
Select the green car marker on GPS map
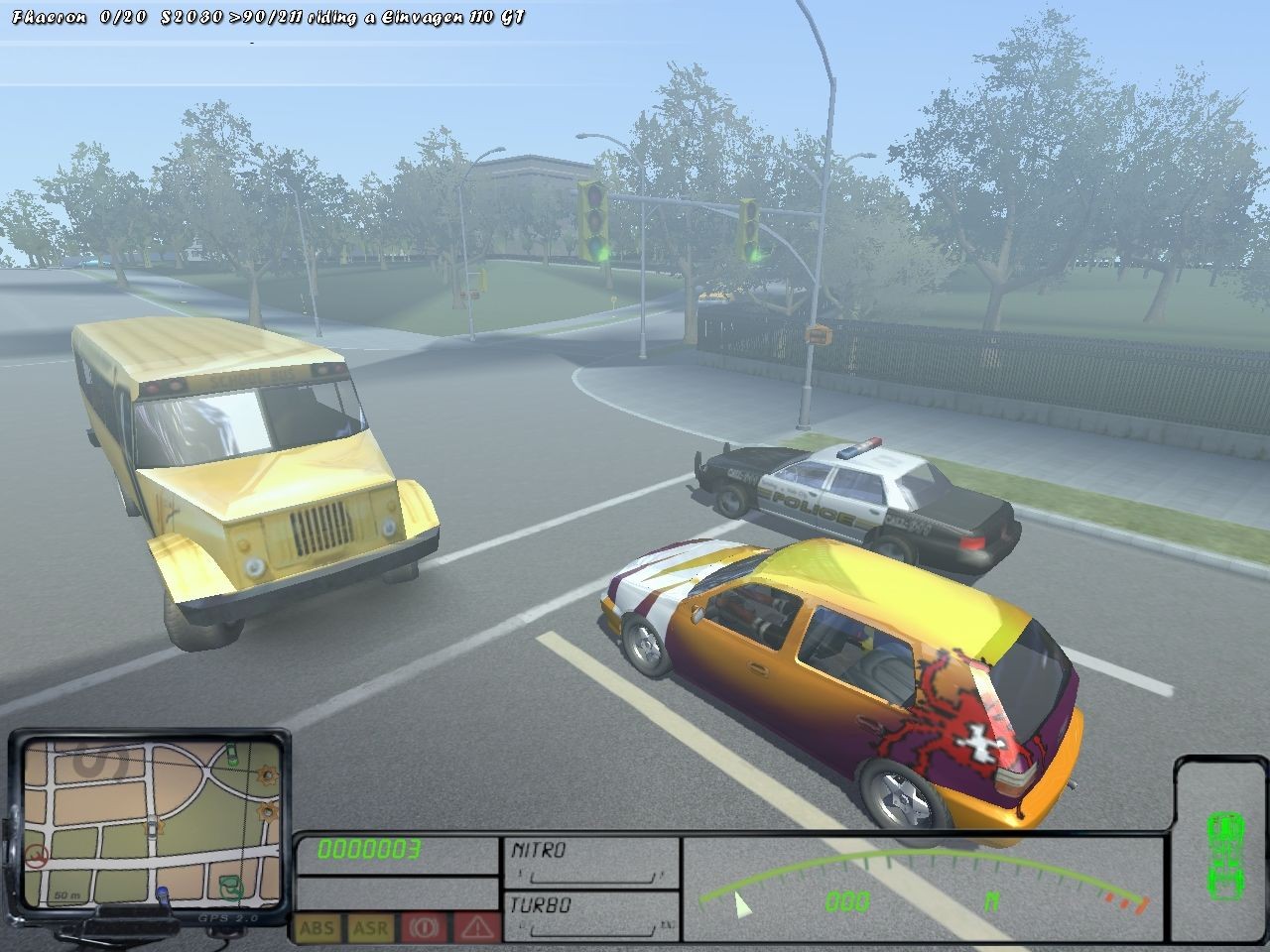pyautogui.click(x=230, y=756)
